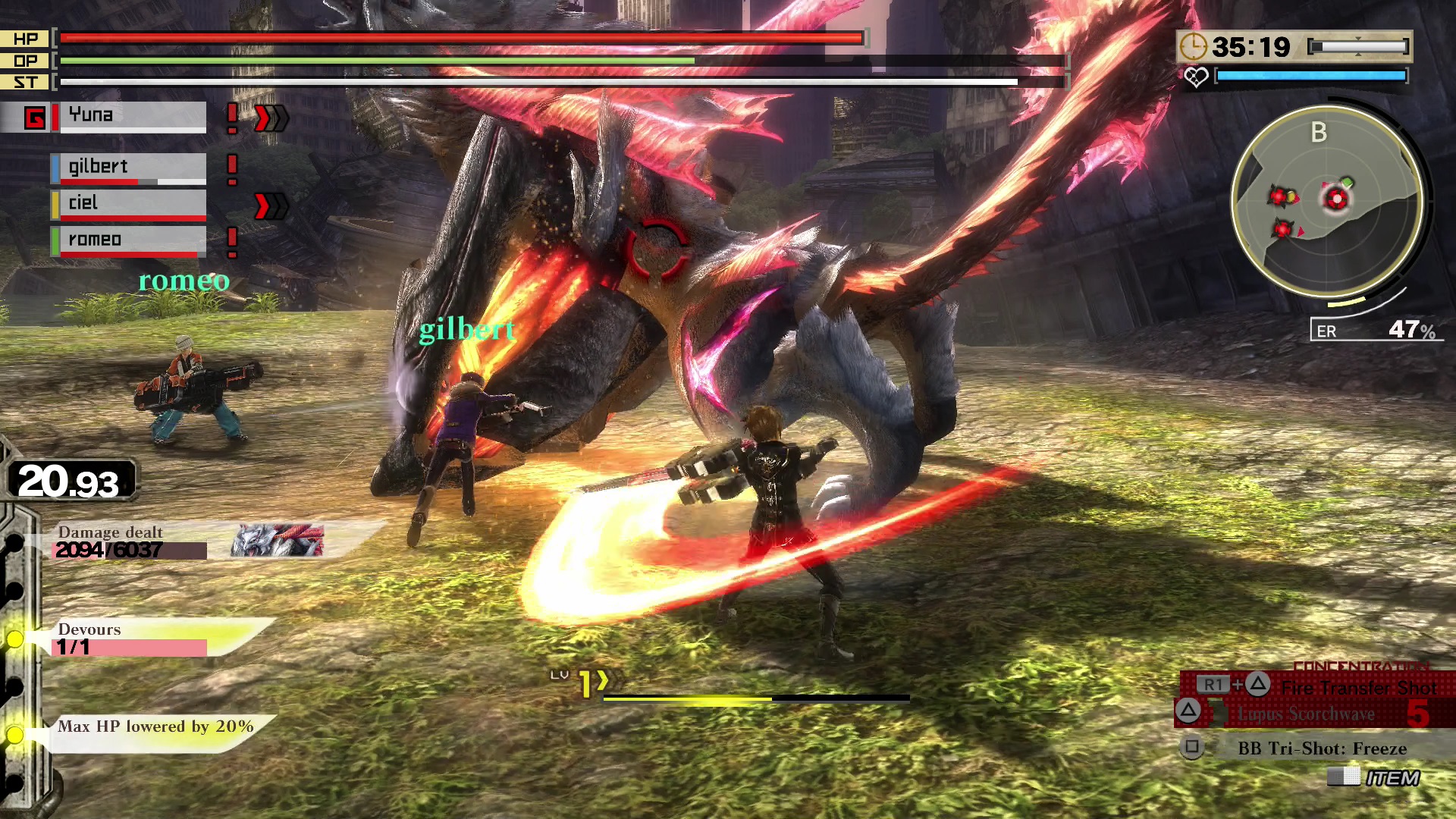
Task: Click the Damage dealt objective tracker
Action: [x=130, y=541]
